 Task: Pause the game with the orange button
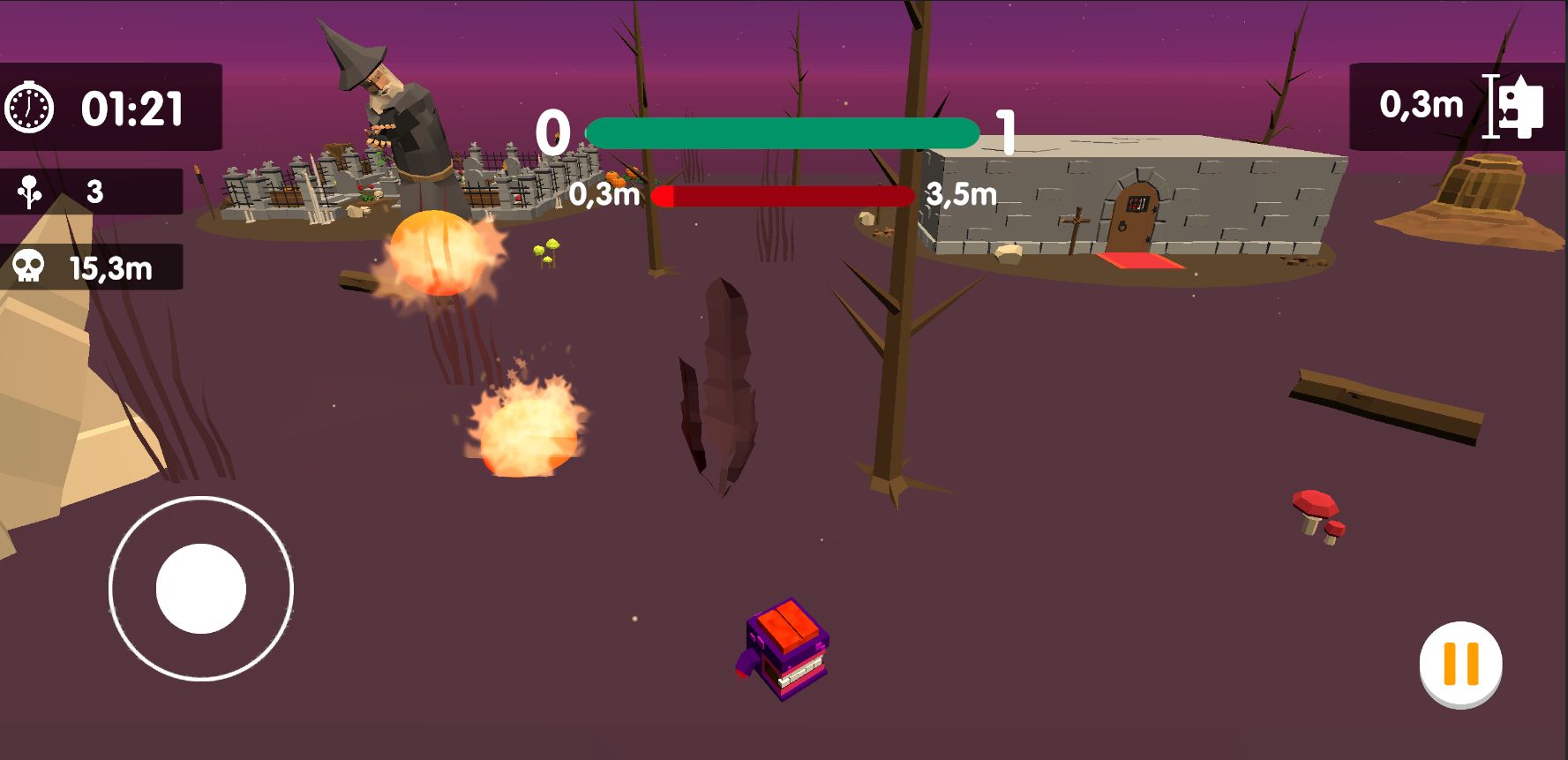(1460, 664)
